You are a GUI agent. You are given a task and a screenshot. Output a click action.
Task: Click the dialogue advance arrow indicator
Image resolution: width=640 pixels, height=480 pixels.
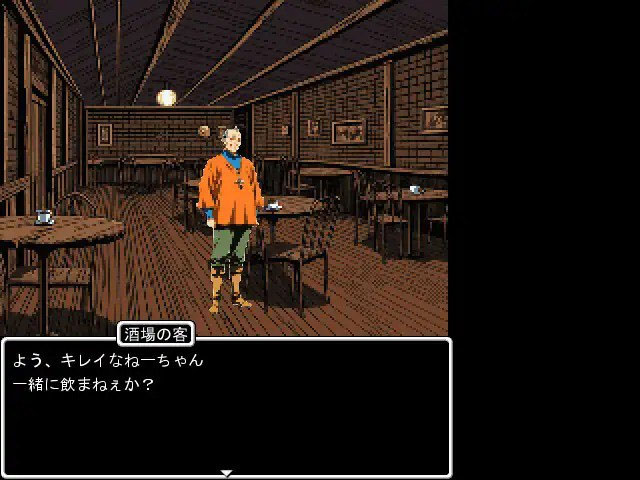click(x=226, y=473)
